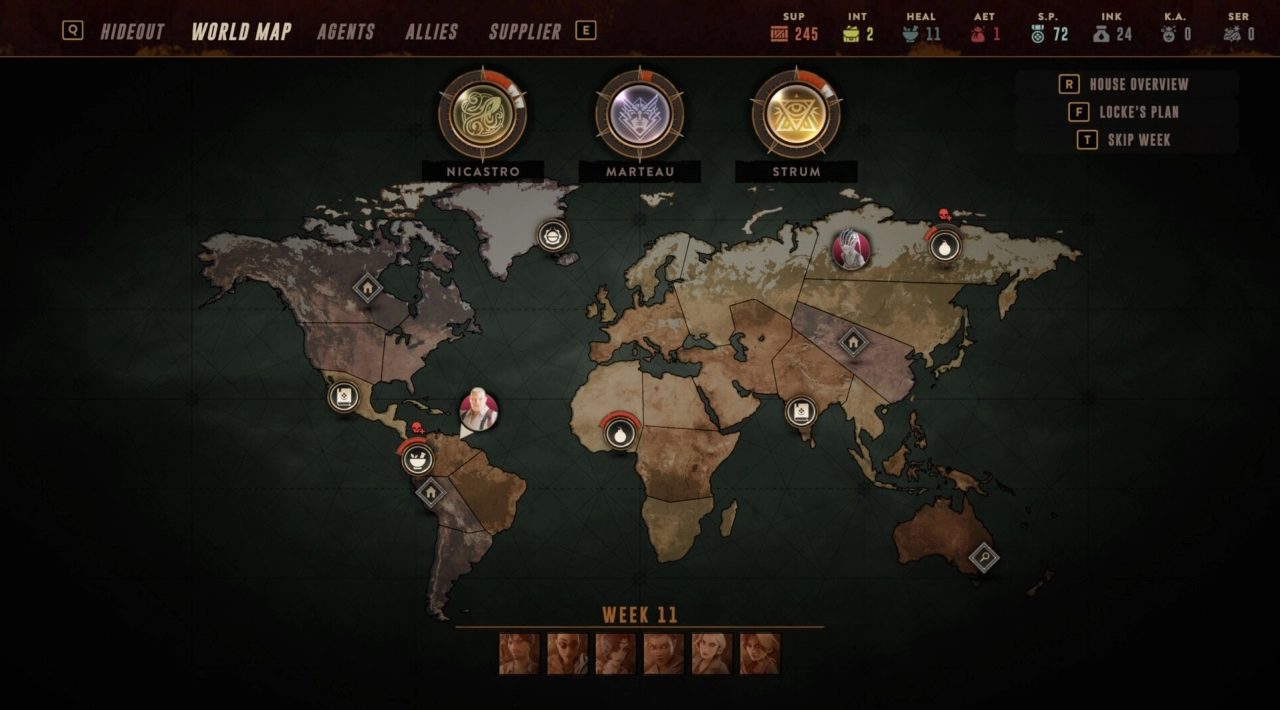Screen dimensions: 1280x710
Task: Select the World Map tab
Action: pos(241,31)
